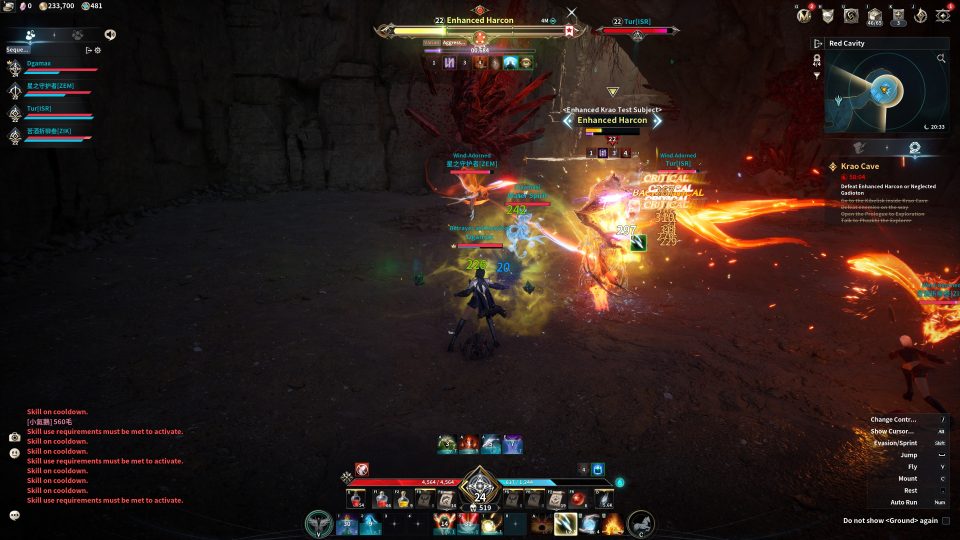Use the yellow potion quick slot
Image resolution: width=960 pixels, height=540 pixels.
(403, 498)
